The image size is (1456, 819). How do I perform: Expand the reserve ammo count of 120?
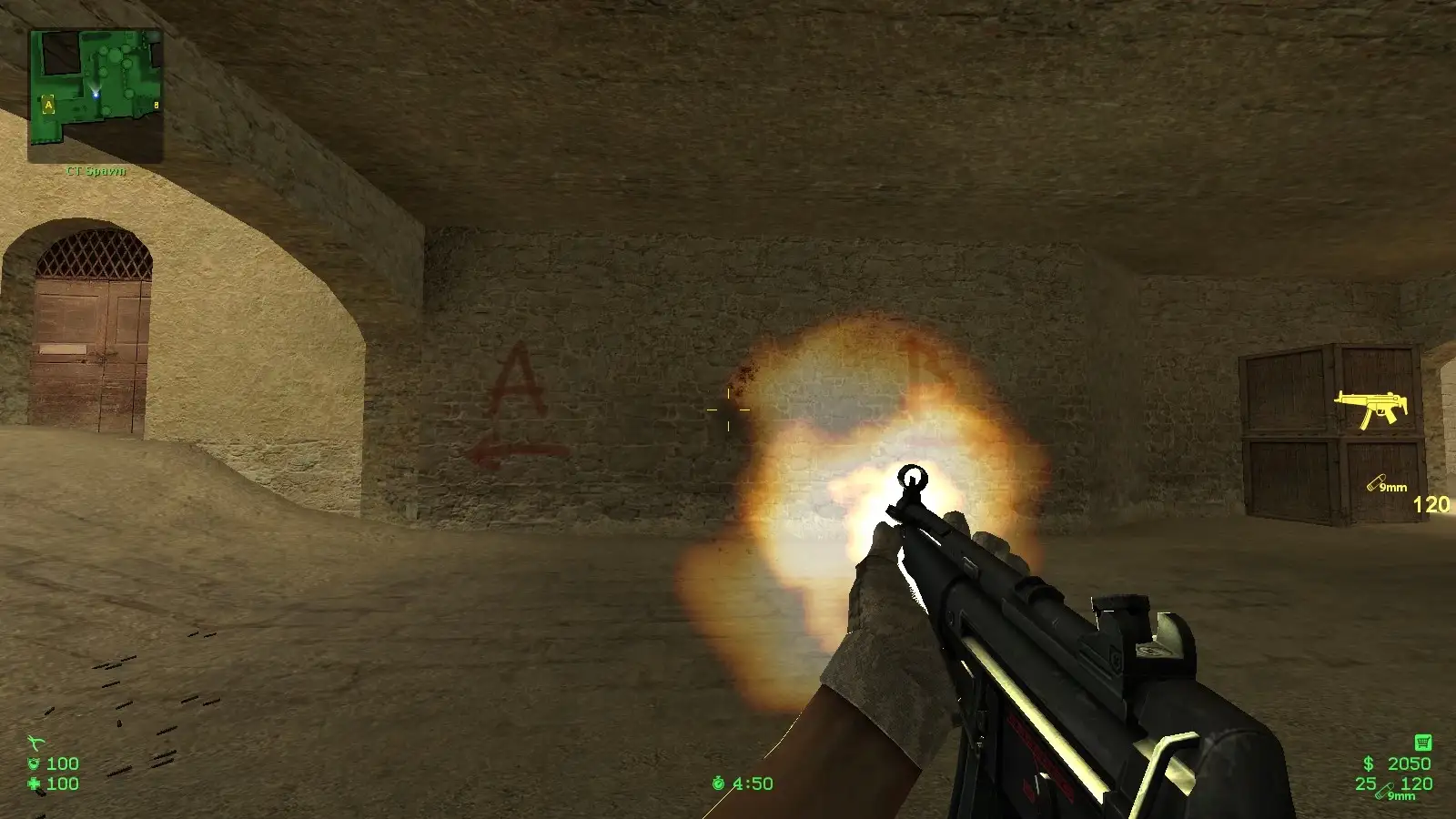[x=1415, y=783]
